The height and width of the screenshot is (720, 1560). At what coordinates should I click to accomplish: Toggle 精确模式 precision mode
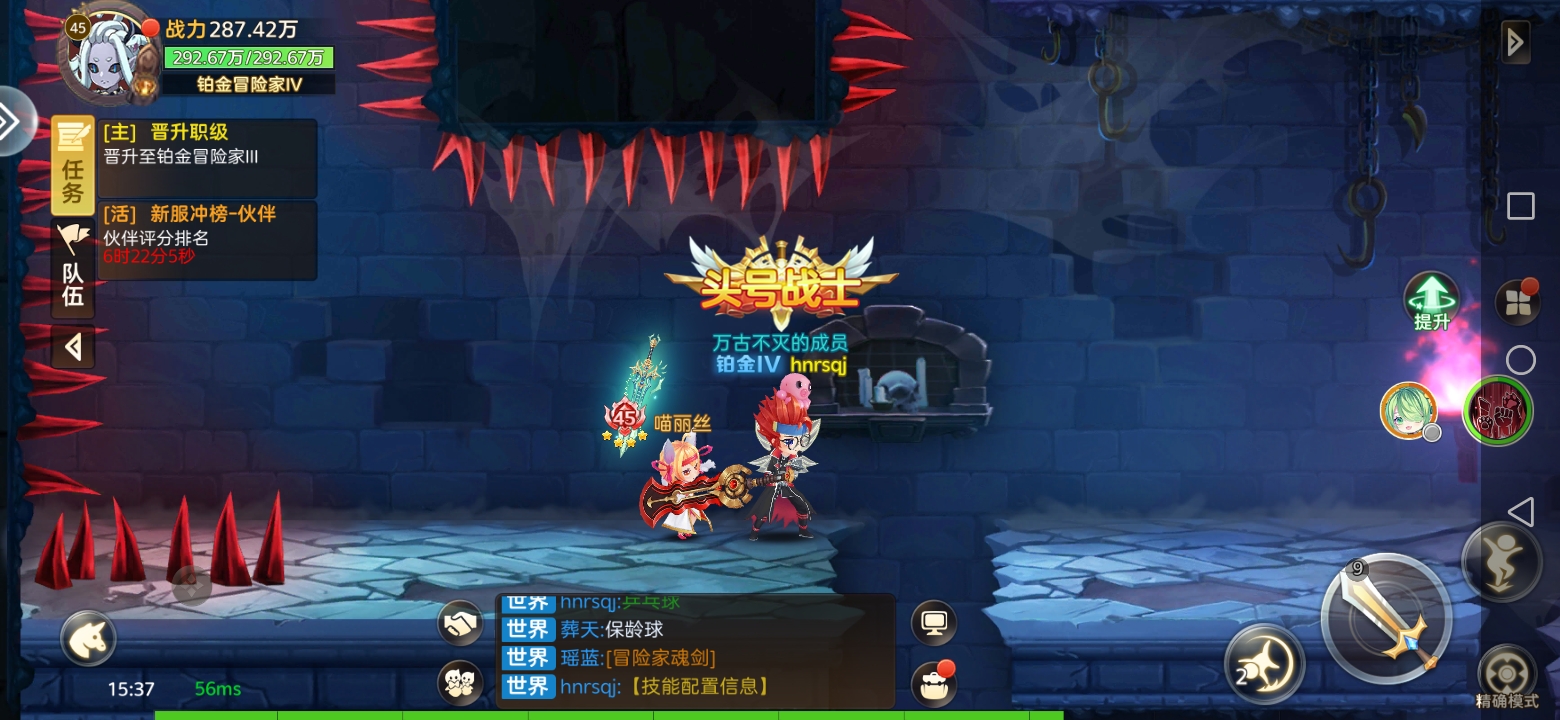click(1507, 674)
